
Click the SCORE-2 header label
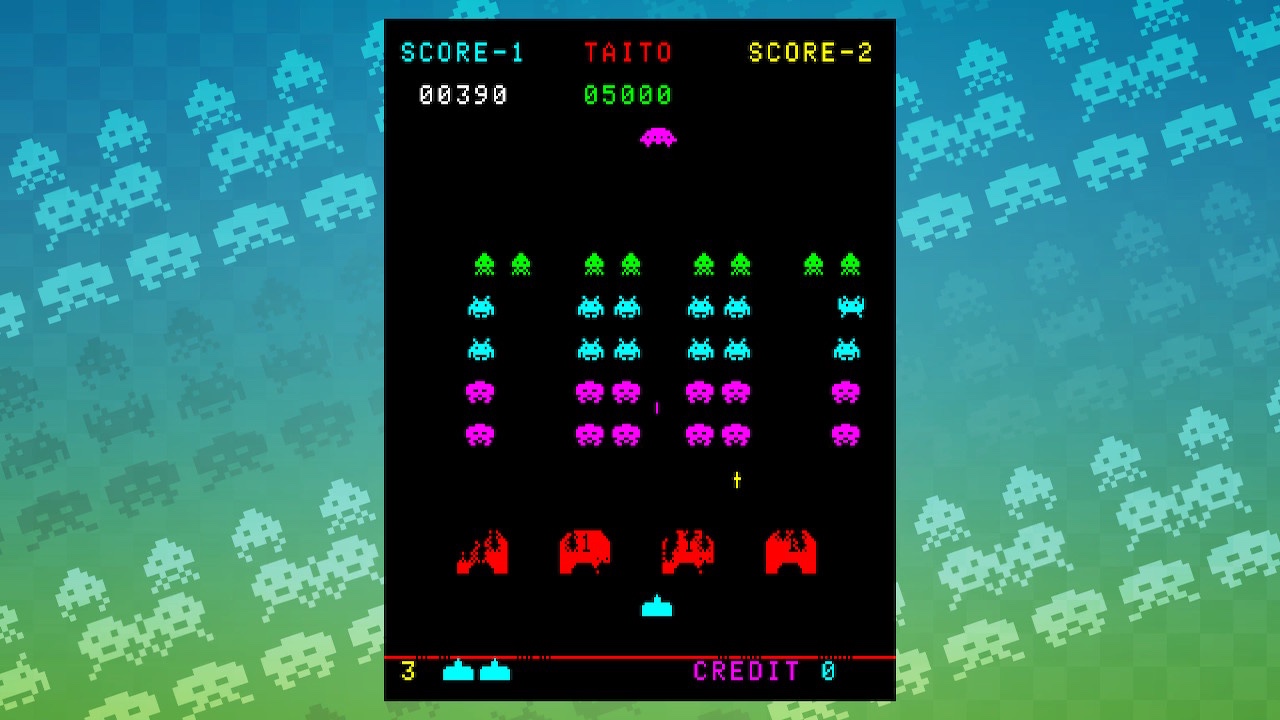(x=813, y=52)
